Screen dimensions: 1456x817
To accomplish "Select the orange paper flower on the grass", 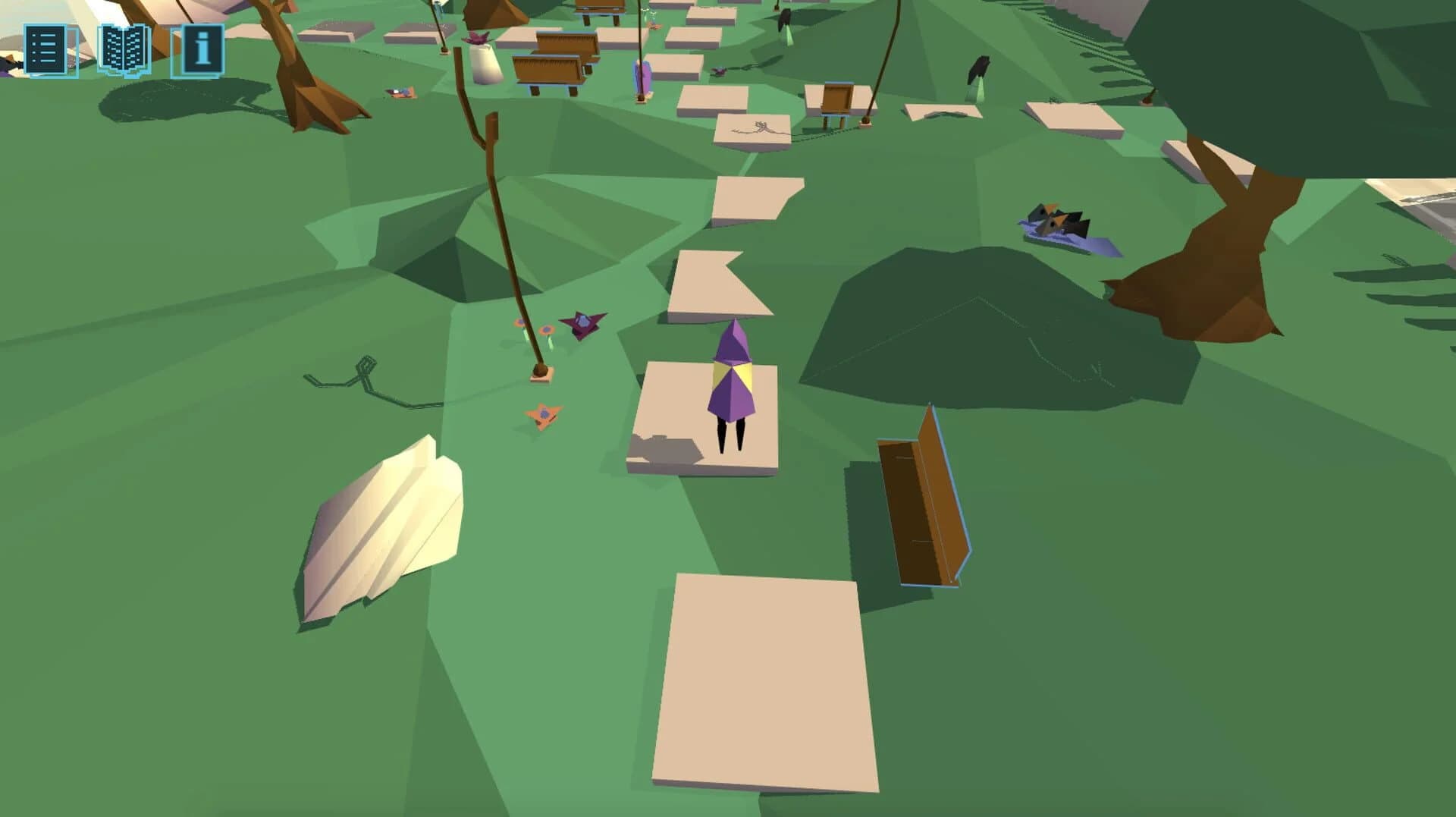I will coord(542,413).
